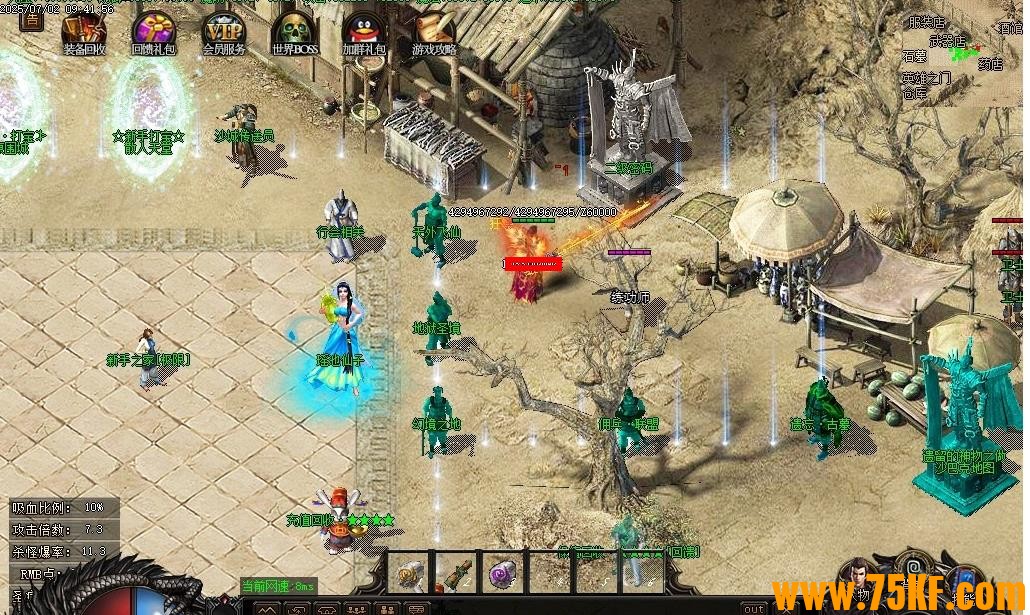The image size is (1030, 615).
Task: Select the white scroll hotbar slot
Action: pos(408,573)
